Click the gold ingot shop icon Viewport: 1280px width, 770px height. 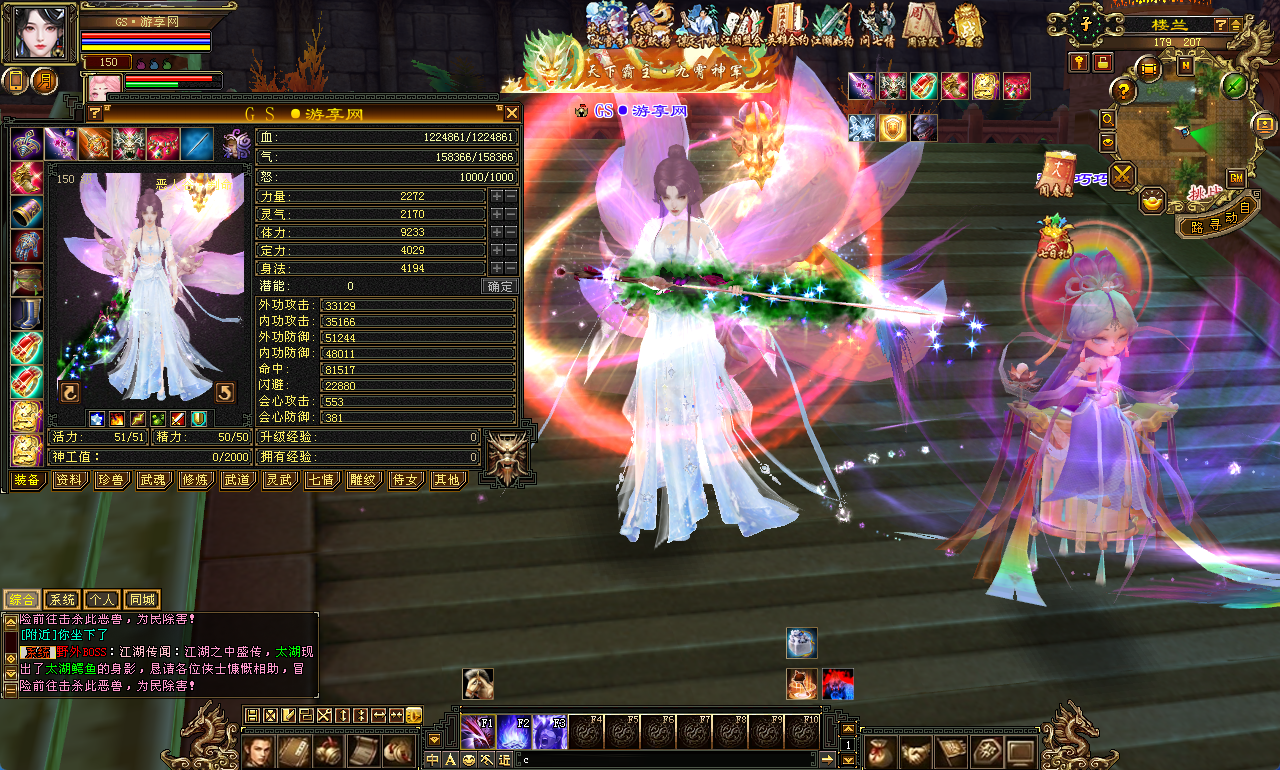pyautogui.click(x=1153, y=200)
